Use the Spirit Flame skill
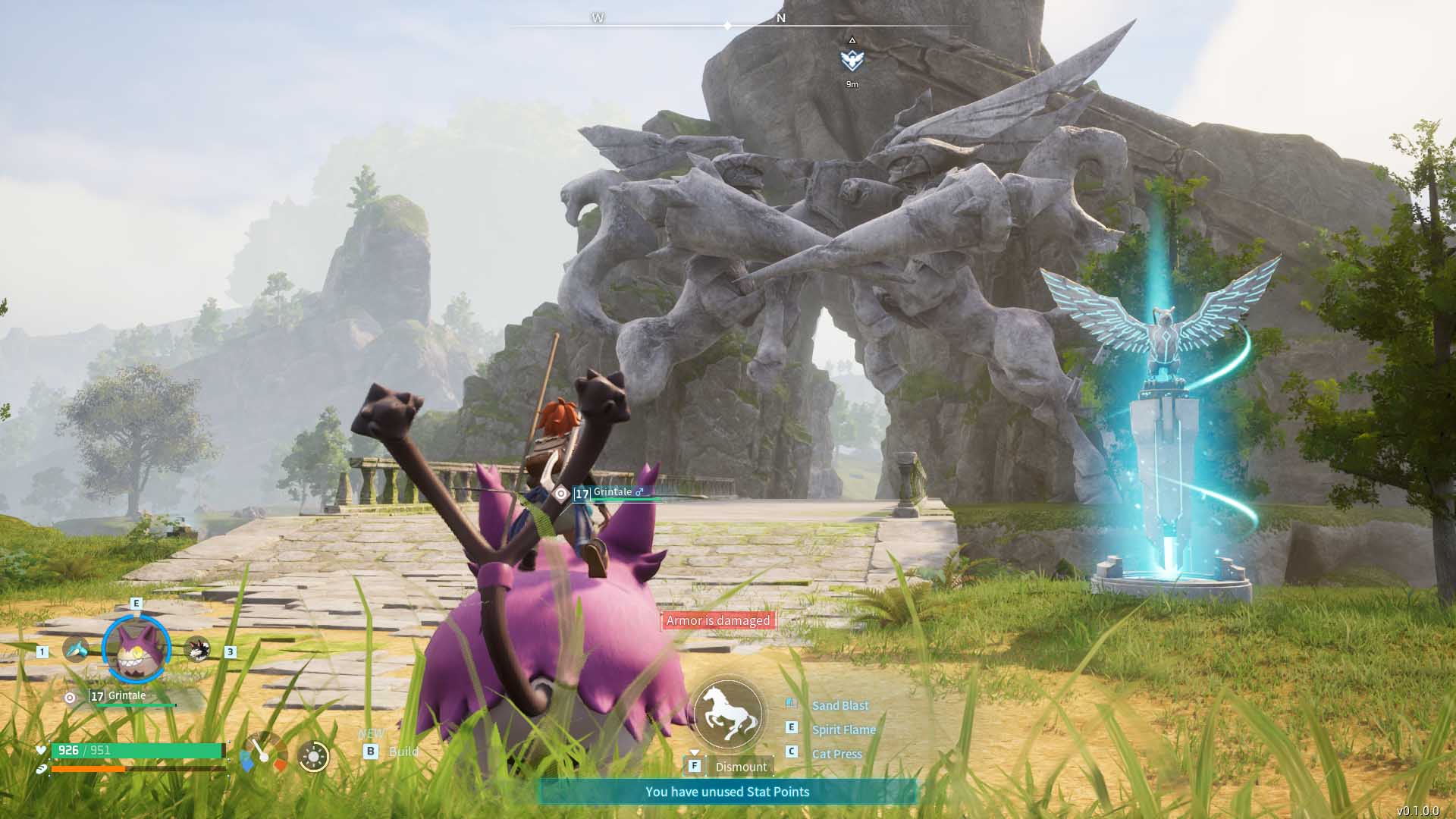1456x819 pixels. coord(843,730)
